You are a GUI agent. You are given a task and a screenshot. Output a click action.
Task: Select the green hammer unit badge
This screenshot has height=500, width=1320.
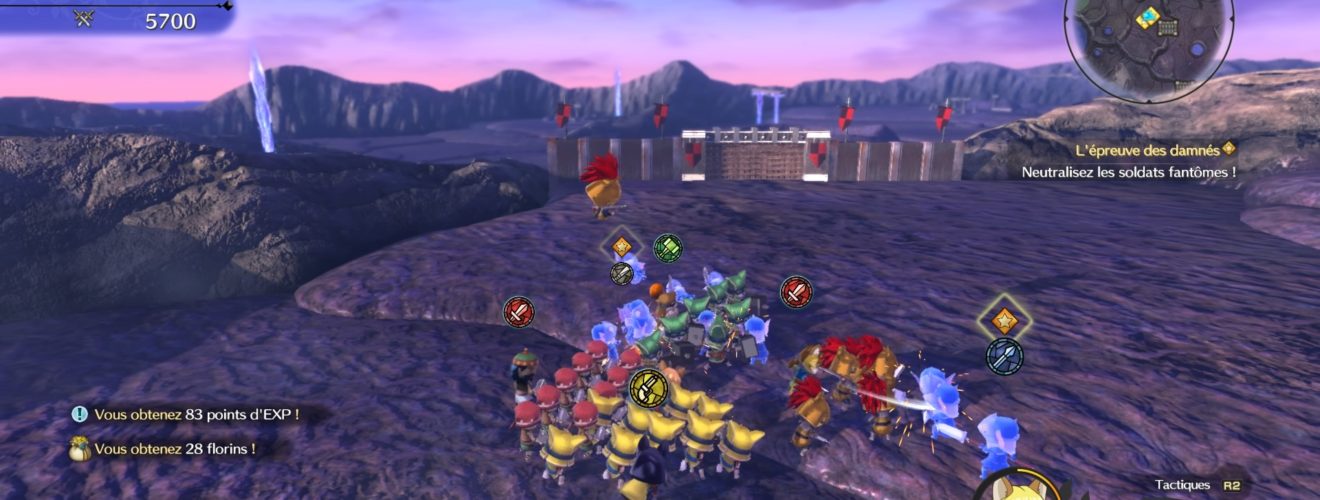pos(667,247)
